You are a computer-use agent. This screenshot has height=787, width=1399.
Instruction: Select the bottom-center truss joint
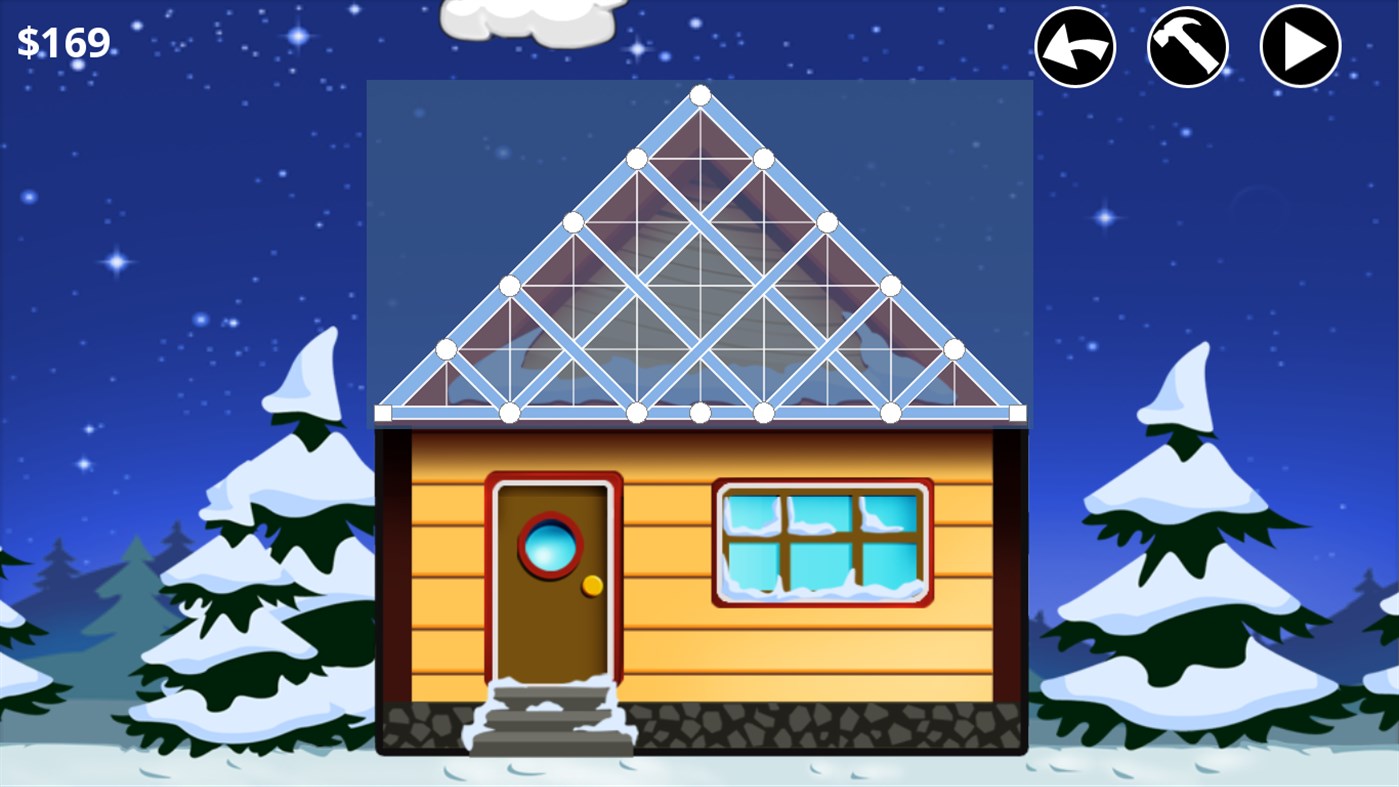(700, 411)
